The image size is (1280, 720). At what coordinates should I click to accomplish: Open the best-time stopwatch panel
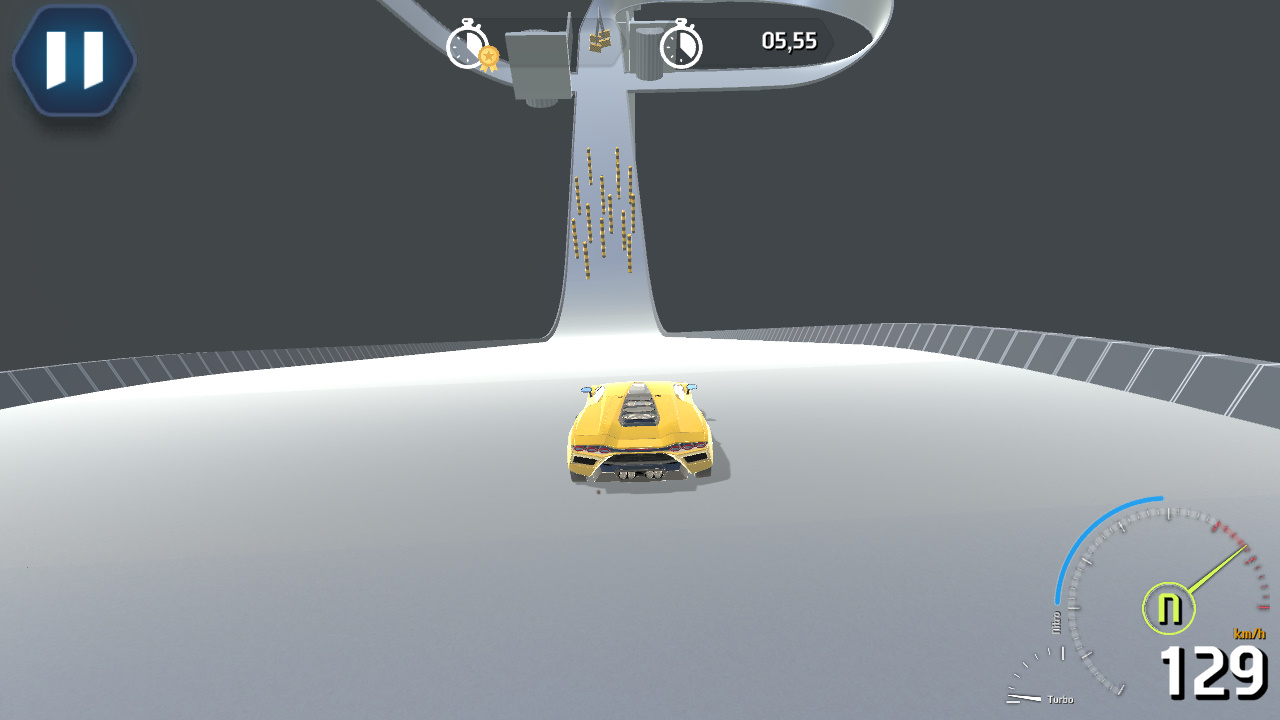click(x=480, y=44)
